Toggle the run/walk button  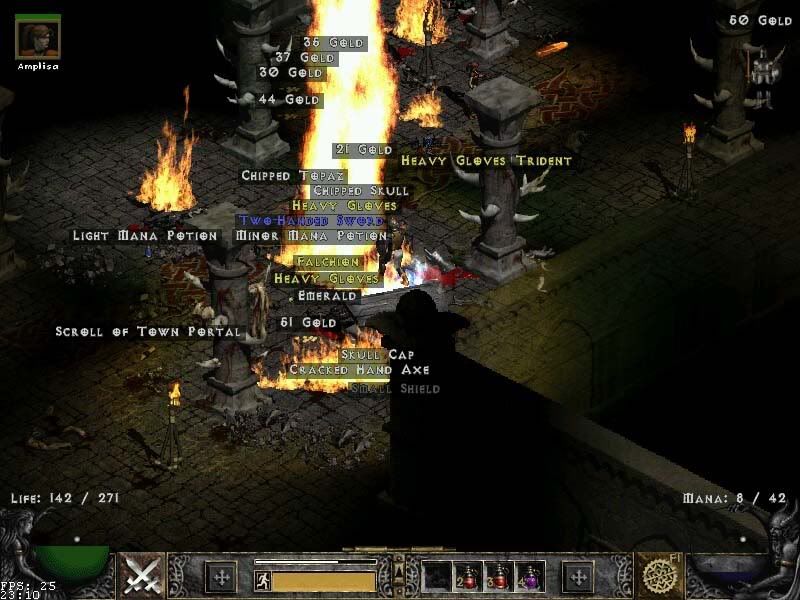pyautogui.click(x=263, y=580)
